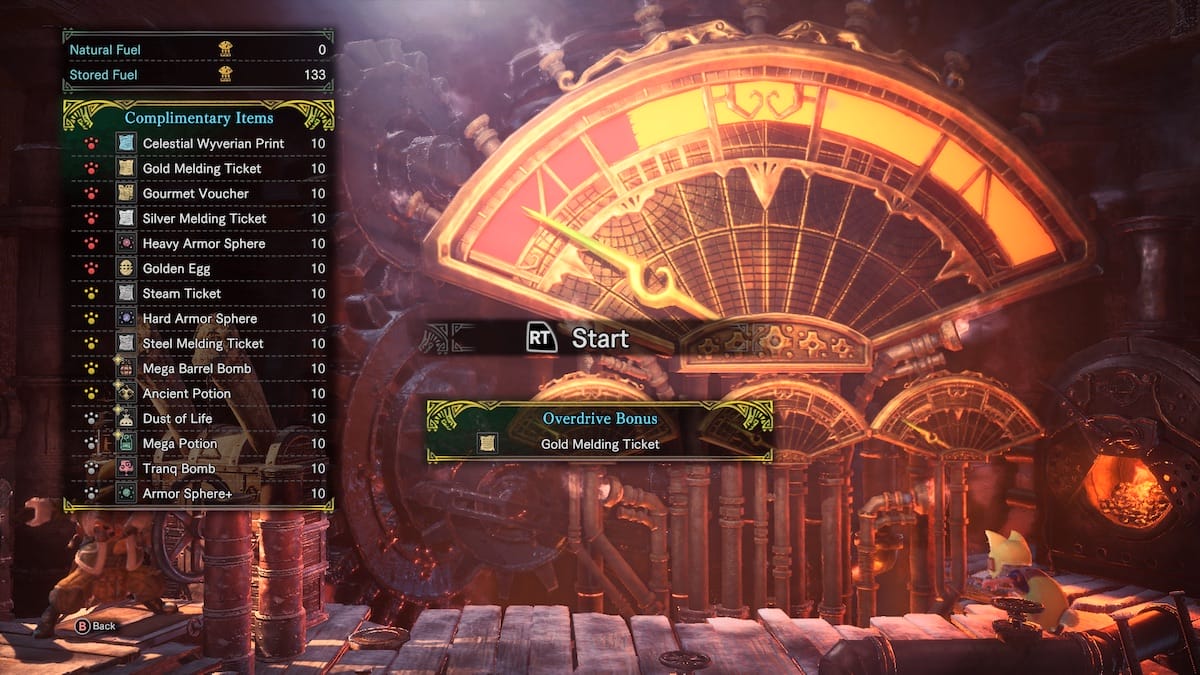Select the Celestial Wyverian Print row
The width and height of the screenshot is (1200, 675).
[x=213, y=144]
